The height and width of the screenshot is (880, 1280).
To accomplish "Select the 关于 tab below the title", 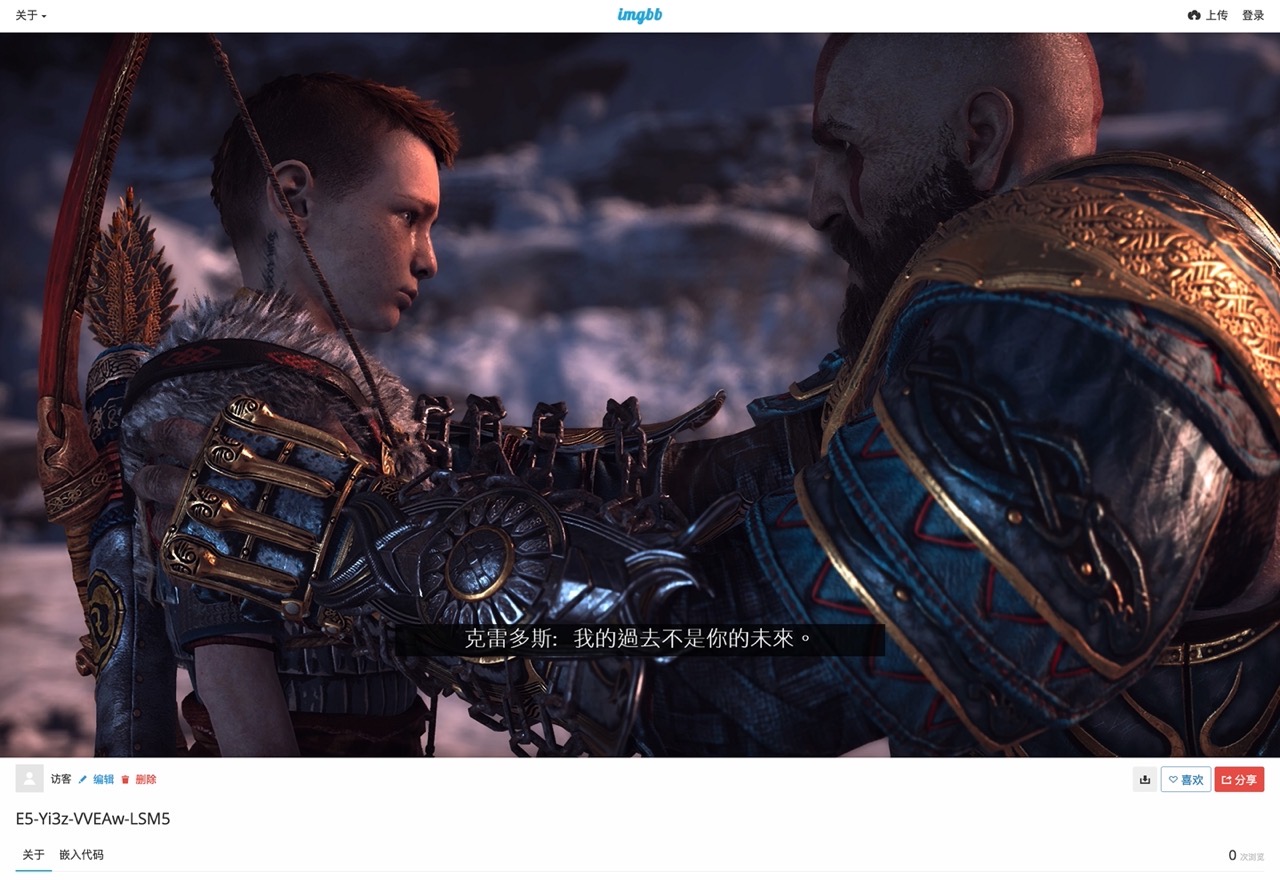I will 32,854.
